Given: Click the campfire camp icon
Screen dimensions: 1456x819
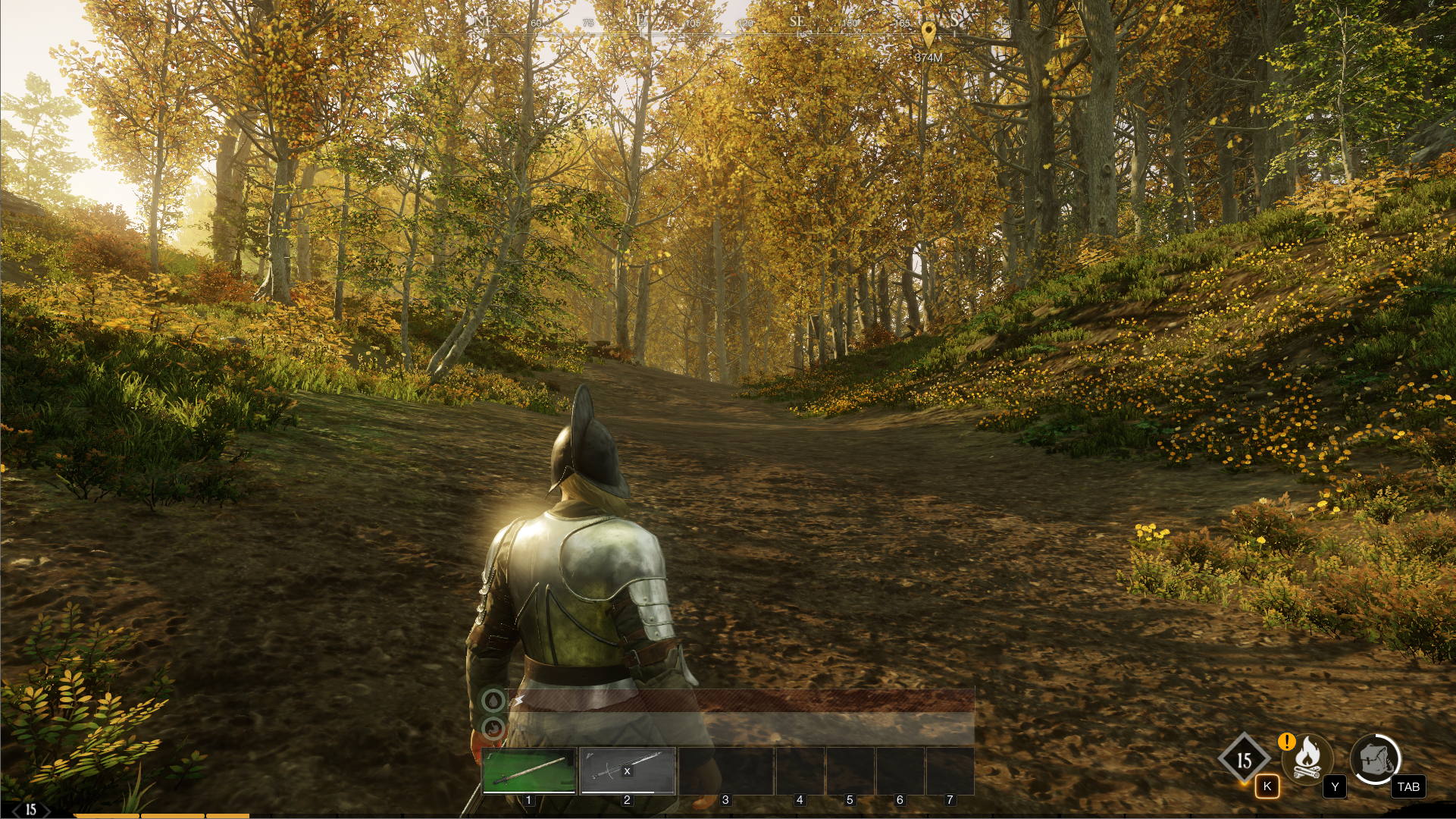Looking at the screenshot, I should (1307, 758).
